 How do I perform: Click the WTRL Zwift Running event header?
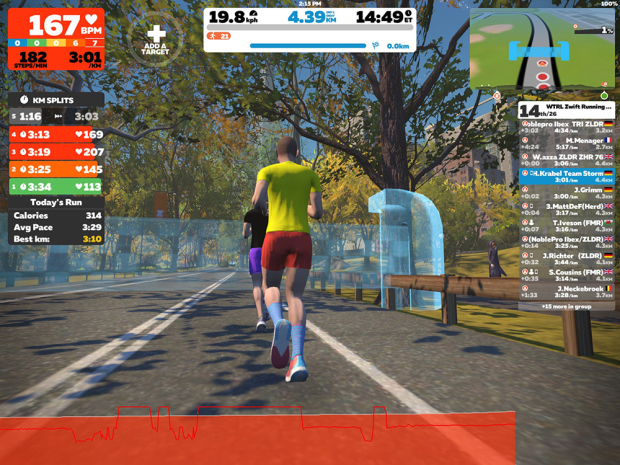pyautogui.click(x=566, y=109)
